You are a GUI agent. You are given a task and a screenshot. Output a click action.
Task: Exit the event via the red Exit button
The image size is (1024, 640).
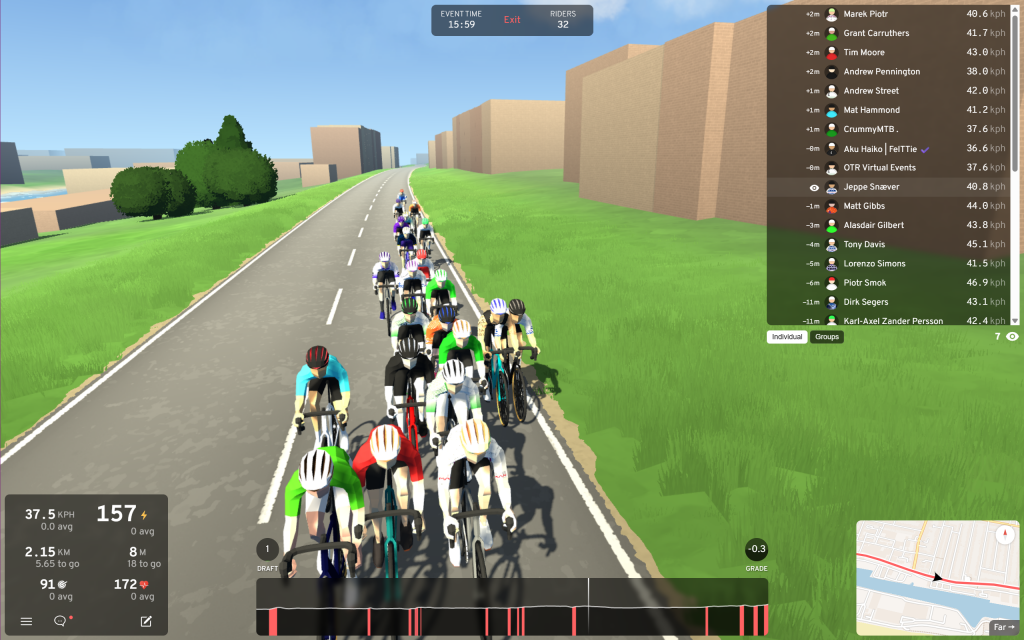click(x=512, y=20)
